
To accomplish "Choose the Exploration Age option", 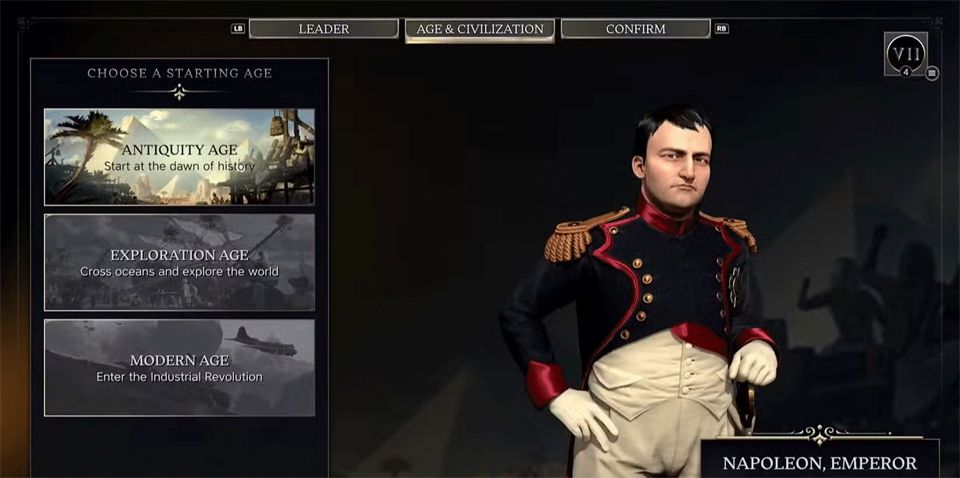I will click(179, 262).
